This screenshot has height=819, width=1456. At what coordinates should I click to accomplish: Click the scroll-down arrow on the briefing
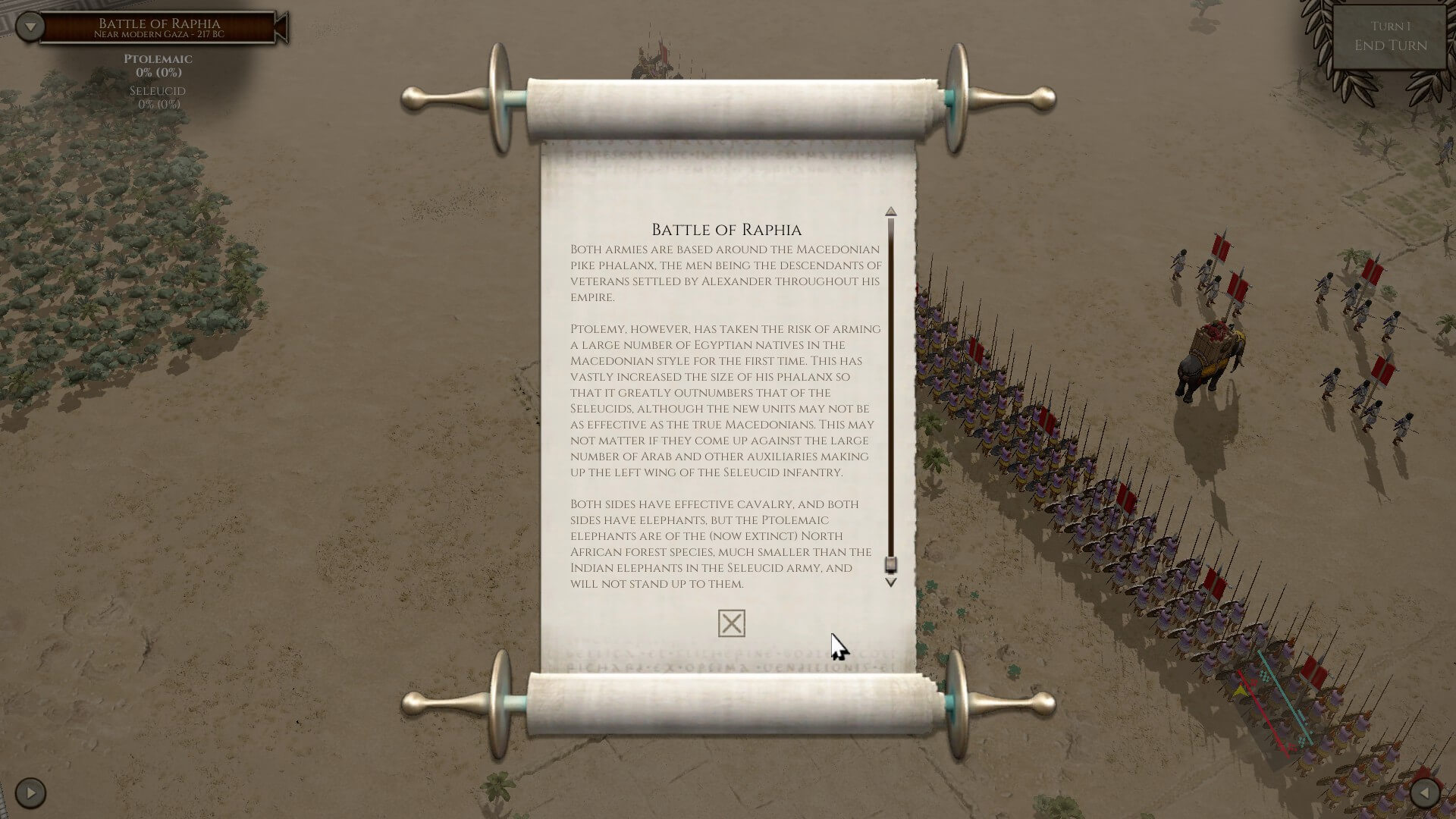[891, 582]
